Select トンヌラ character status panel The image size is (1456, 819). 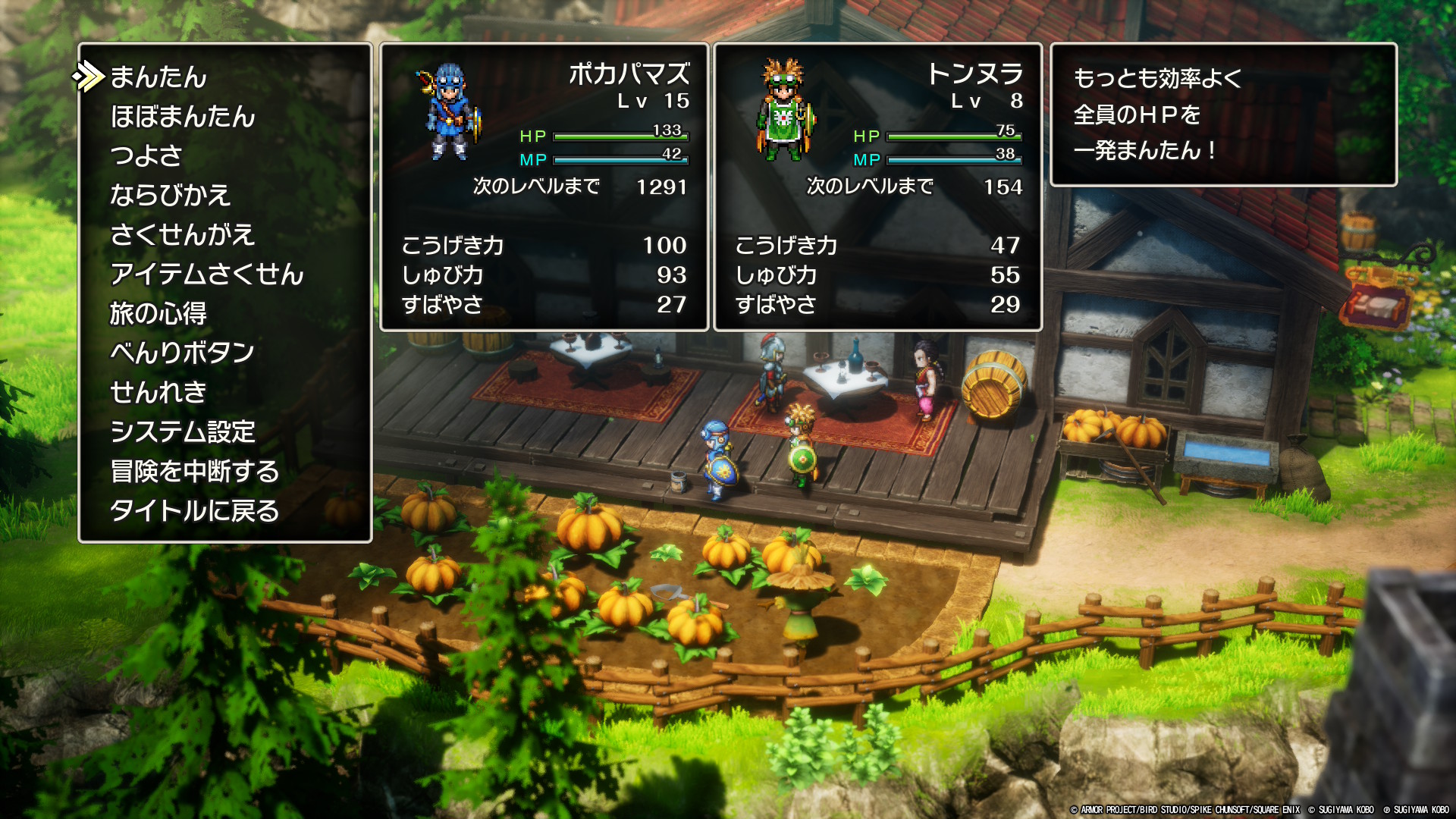(x=877, y=187)
